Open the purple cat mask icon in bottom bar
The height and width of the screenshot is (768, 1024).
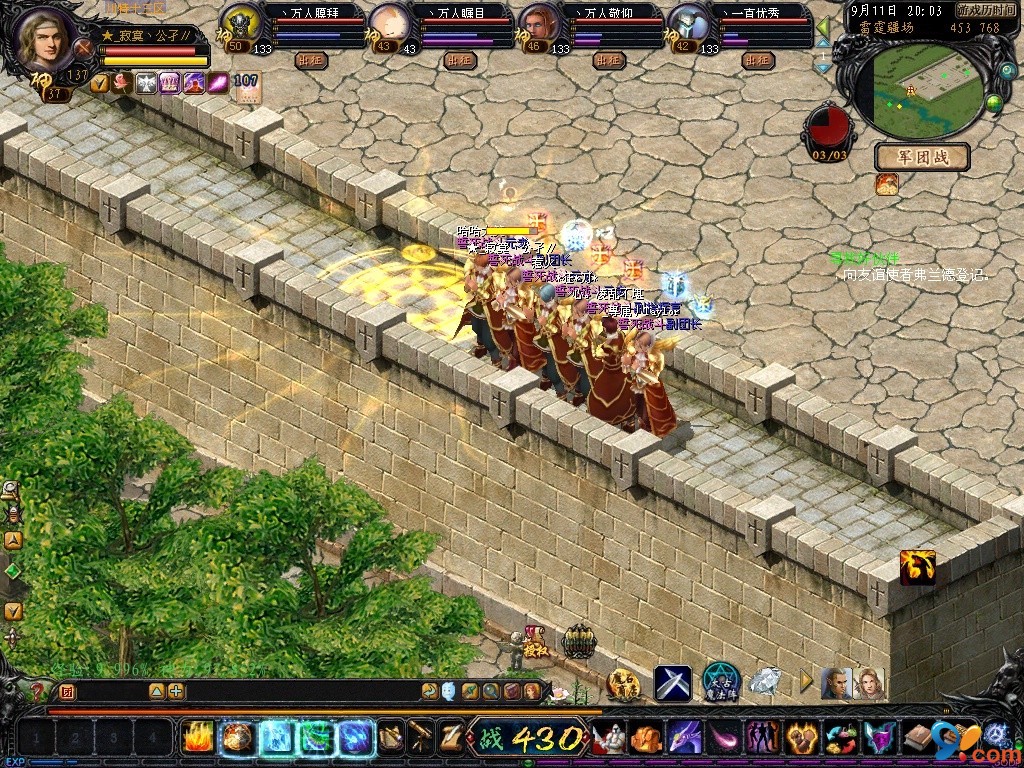[880, 738]
